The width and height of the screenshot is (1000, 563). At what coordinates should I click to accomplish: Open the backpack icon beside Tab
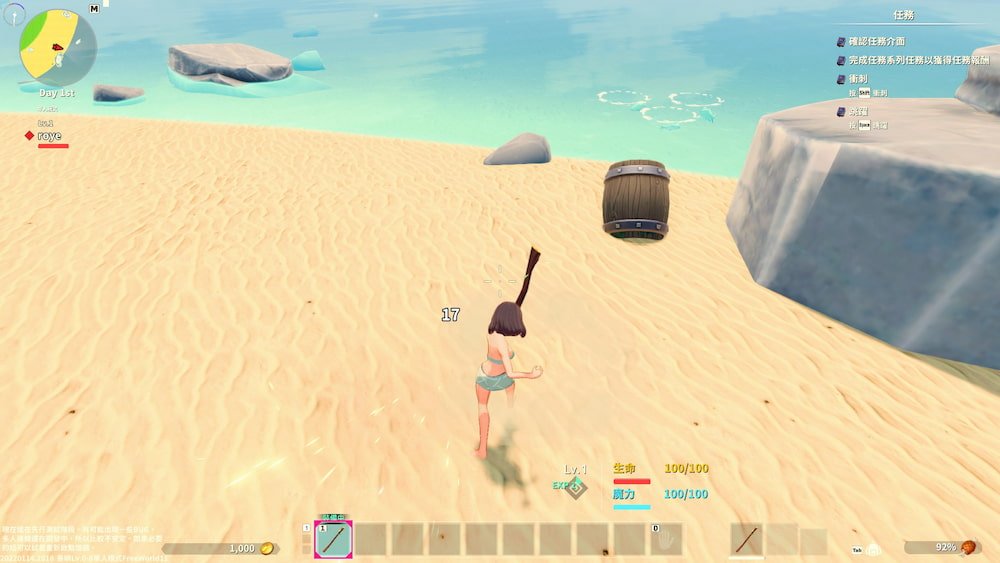[x=874, y=549]
